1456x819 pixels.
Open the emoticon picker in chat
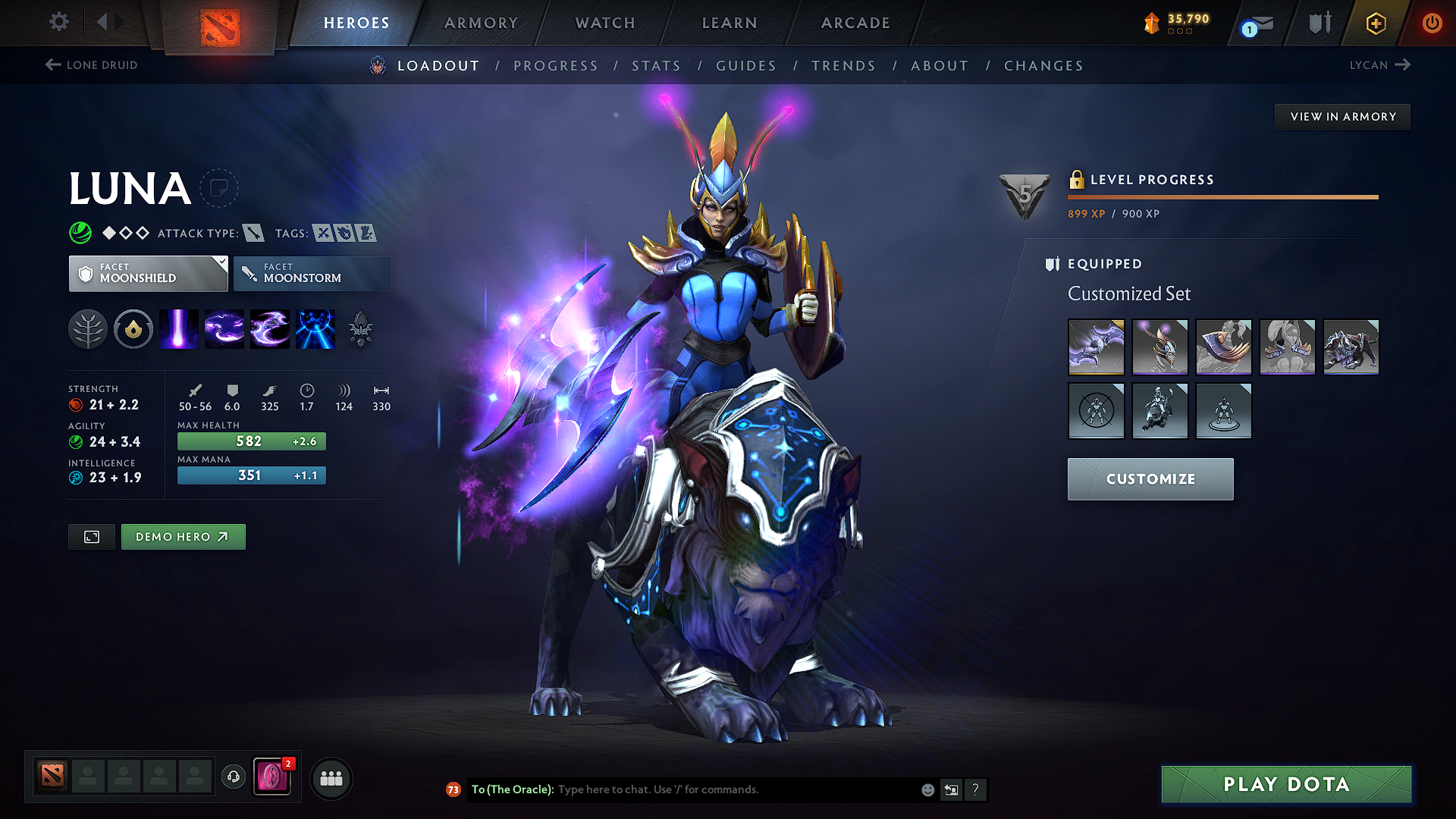coord(927,789)
